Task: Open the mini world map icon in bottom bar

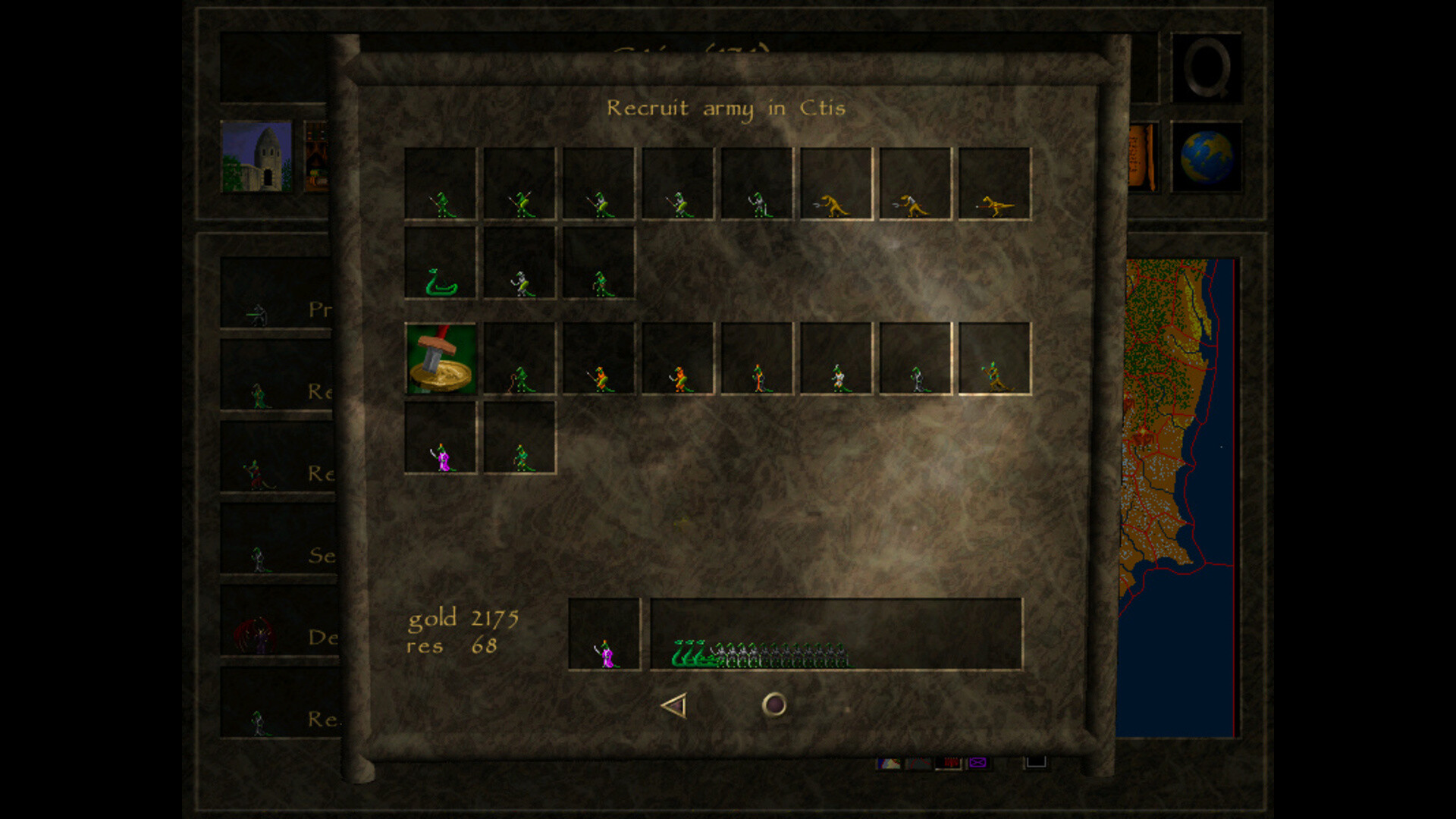Action: point(890,762)
